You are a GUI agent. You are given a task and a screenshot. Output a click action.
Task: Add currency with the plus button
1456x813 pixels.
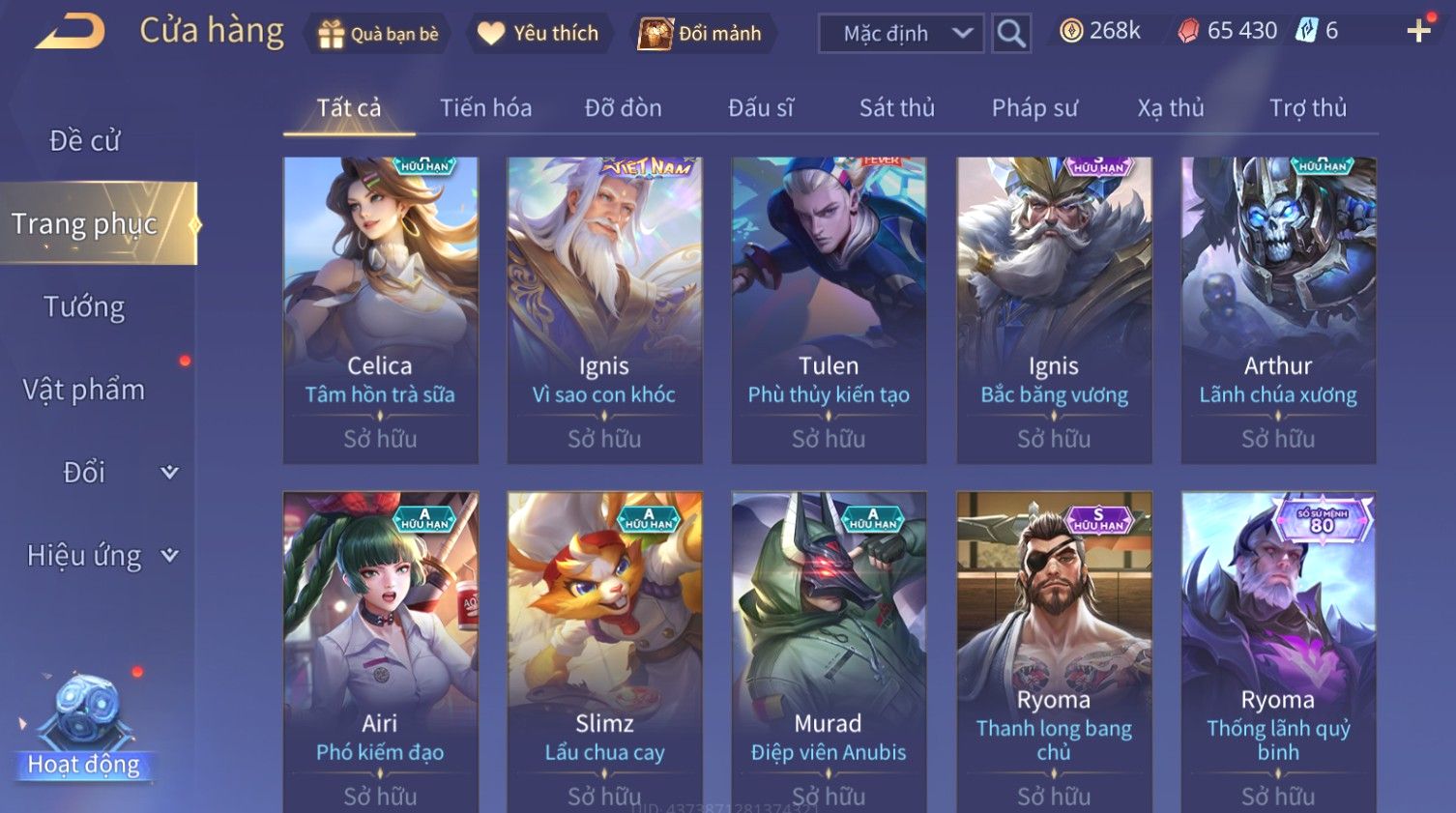click(1418, 32)
